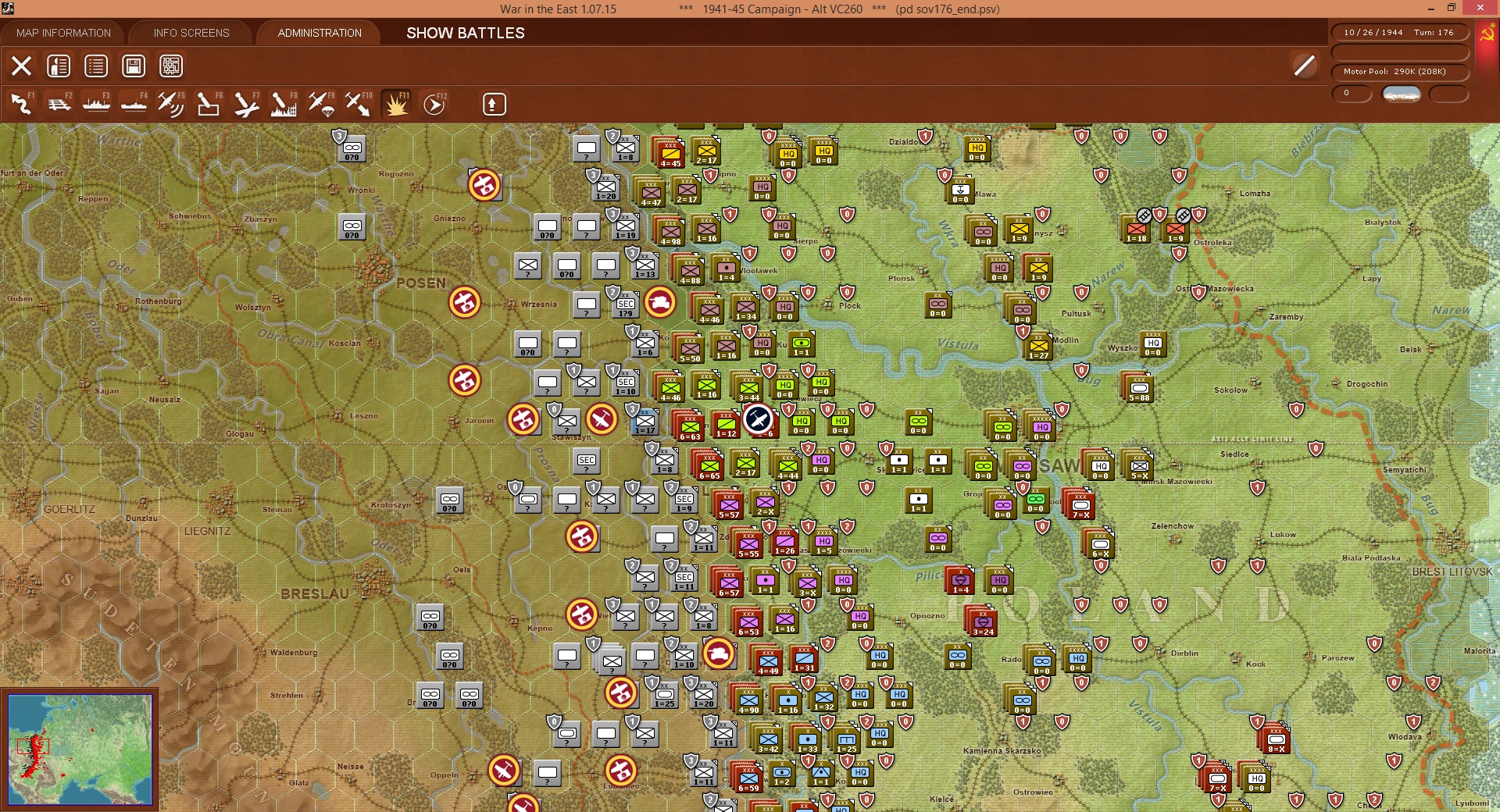Select the F2 rail transport mode icon

coord(59,104)
